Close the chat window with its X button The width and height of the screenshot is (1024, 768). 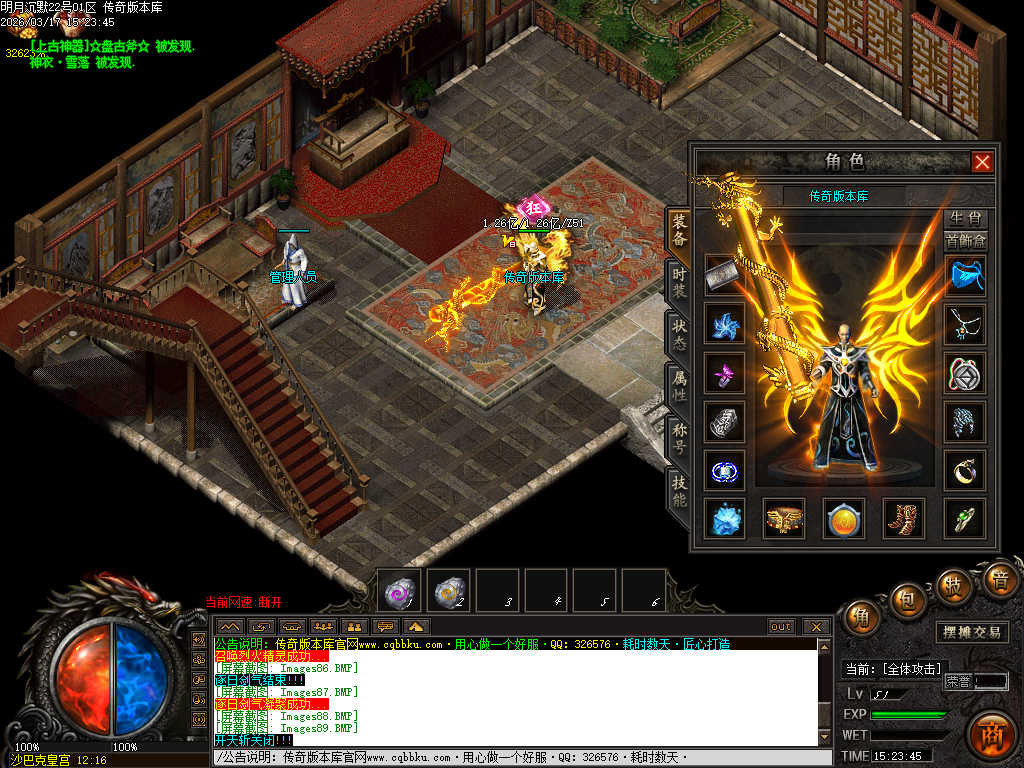point(817,627)
